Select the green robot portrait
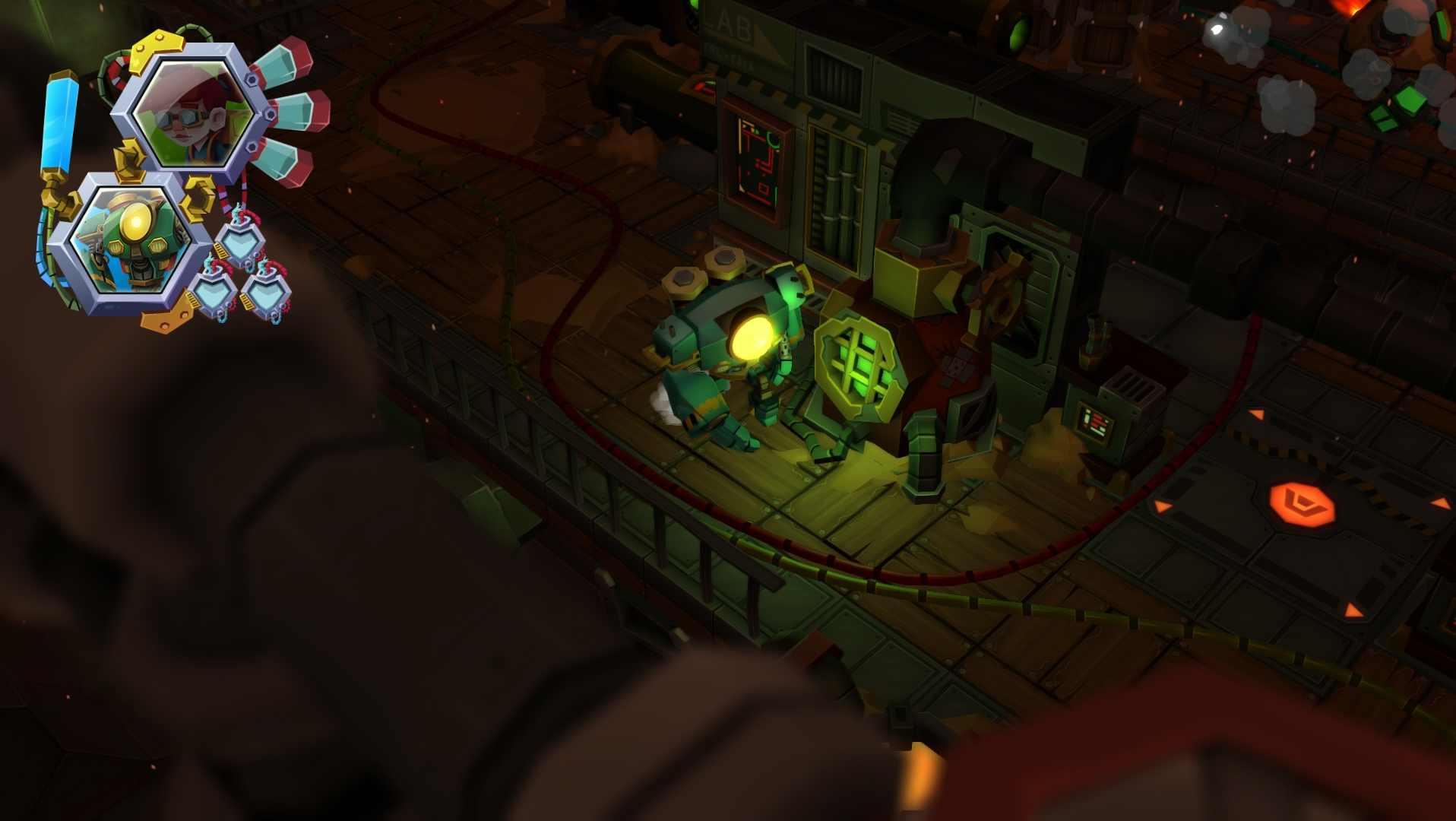Image resolution: width=1456 pixels, height=821 pixels. [130, 241]
